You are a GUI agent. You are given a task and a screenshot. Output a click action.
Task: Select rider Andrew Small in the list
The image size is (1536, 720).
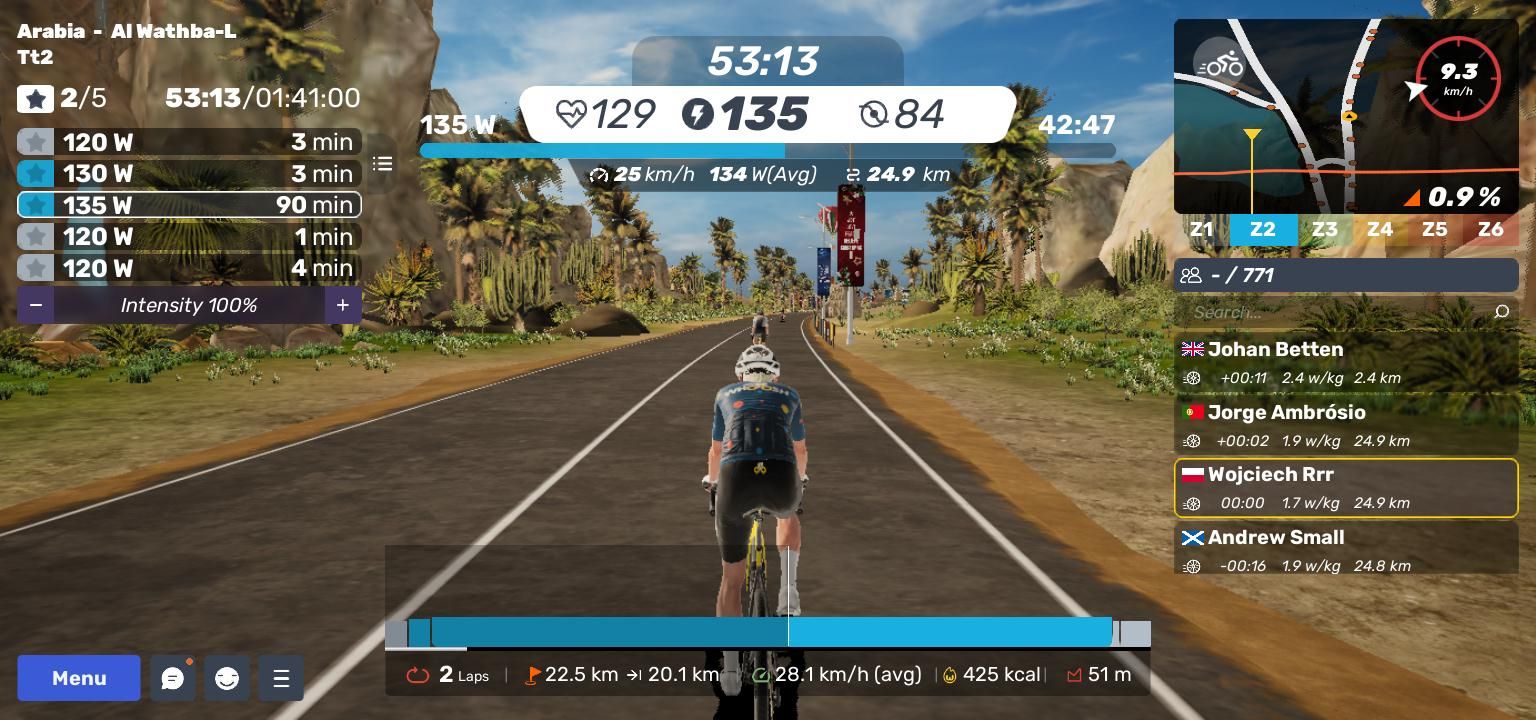pos(1346,550)
